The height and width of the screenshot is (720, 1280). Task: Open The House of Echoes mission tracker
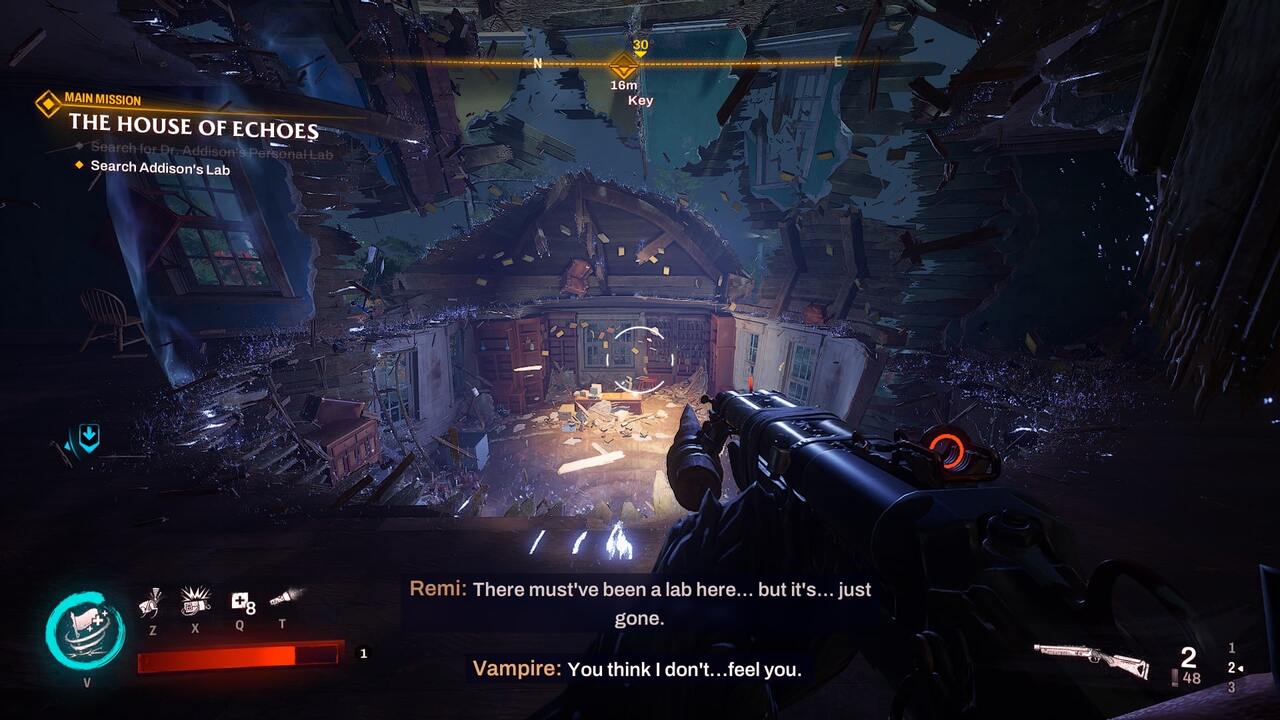click(194, 129)
